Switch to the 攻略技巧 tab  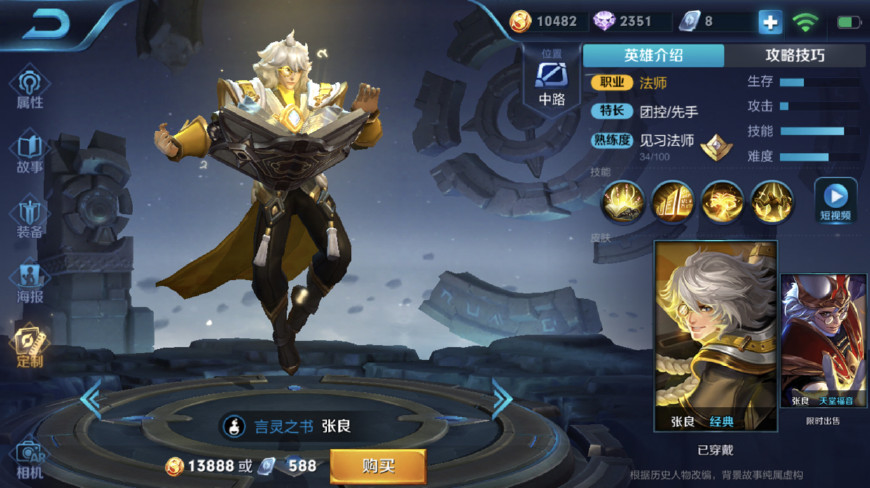(795, 56)
